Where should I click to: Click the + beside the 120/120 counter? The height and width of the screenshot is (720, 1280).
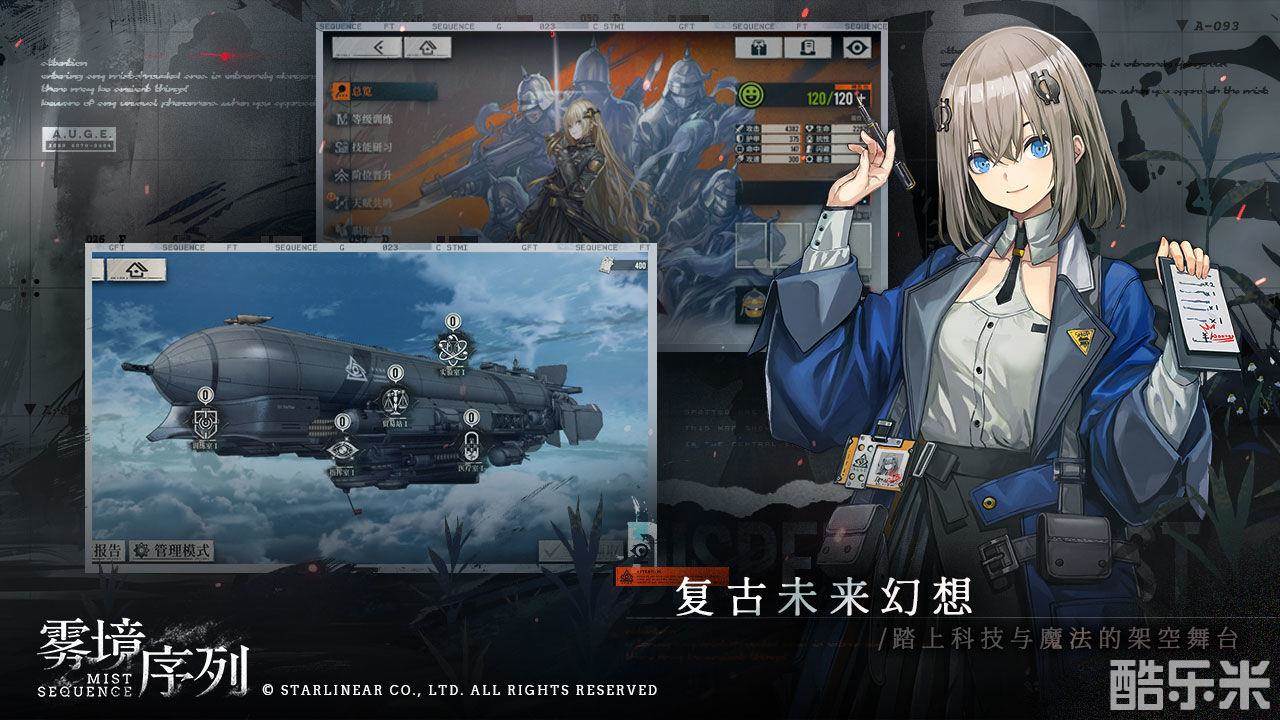pos(861,96)
